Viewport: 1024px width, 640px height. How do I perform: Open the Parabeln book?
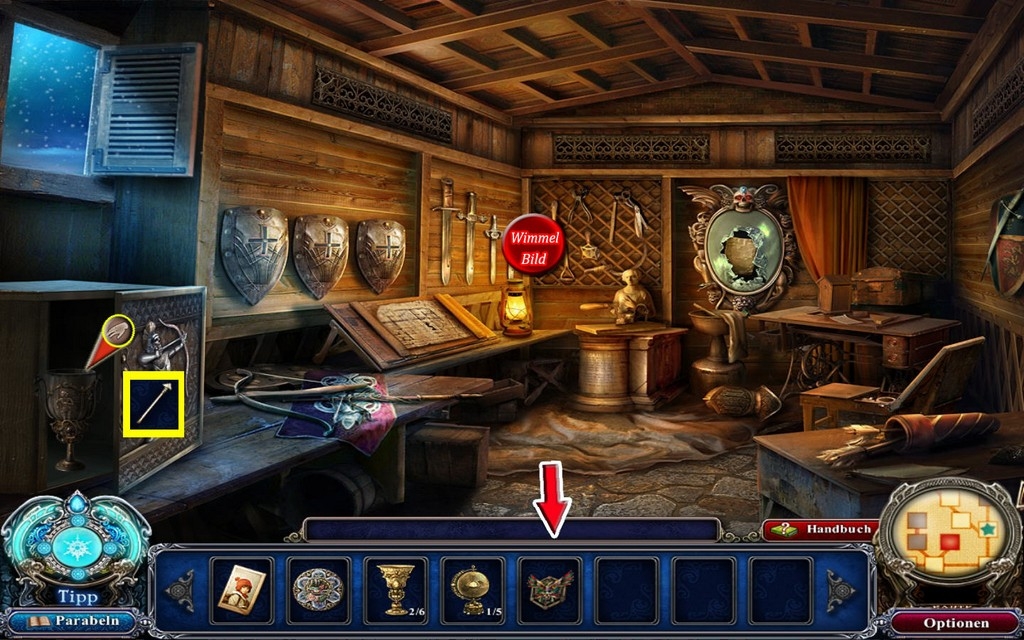(x=74, y=621)
